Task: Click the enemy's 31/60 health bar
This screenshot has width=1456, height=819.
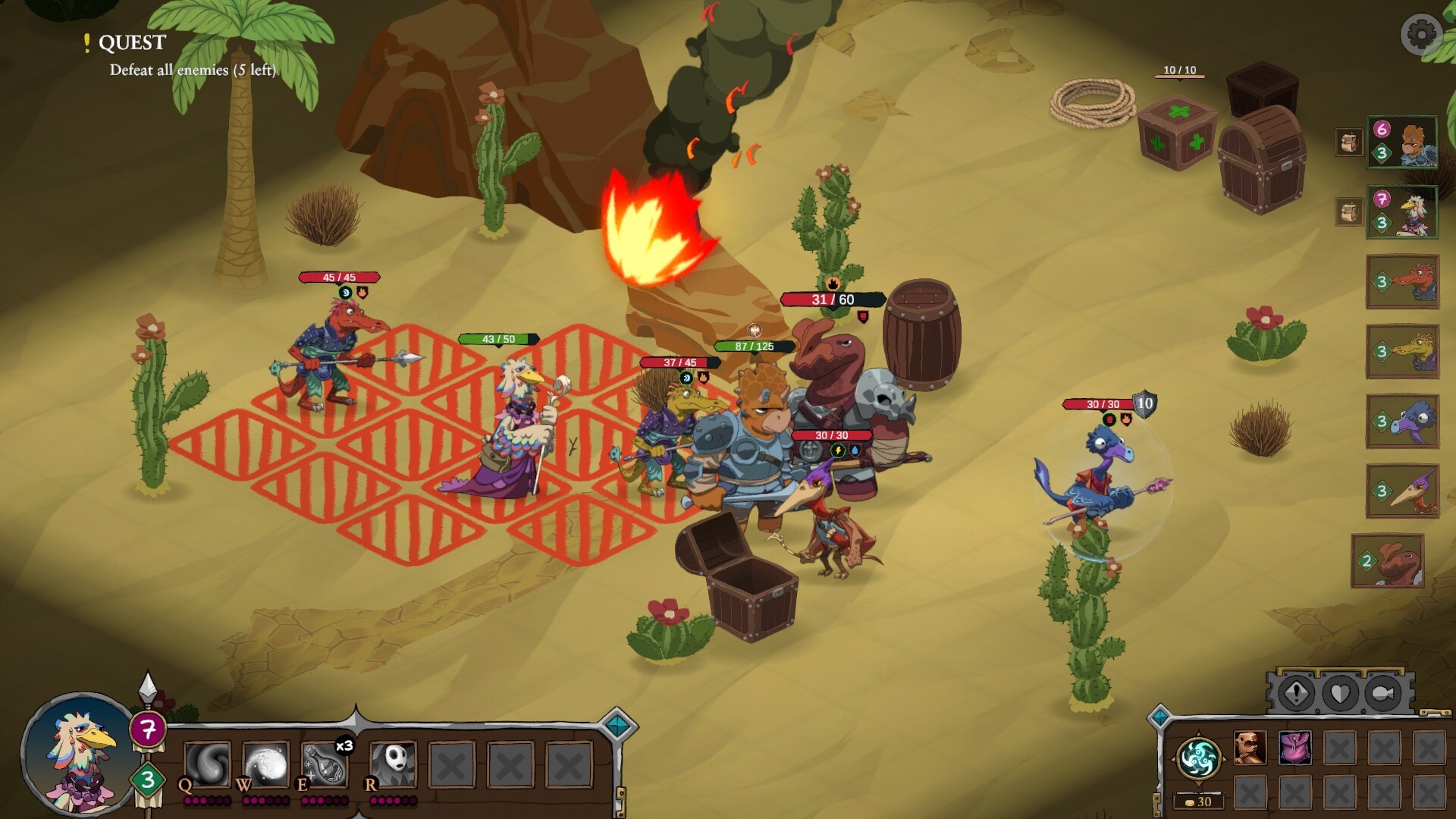Action: click(832, 297)
